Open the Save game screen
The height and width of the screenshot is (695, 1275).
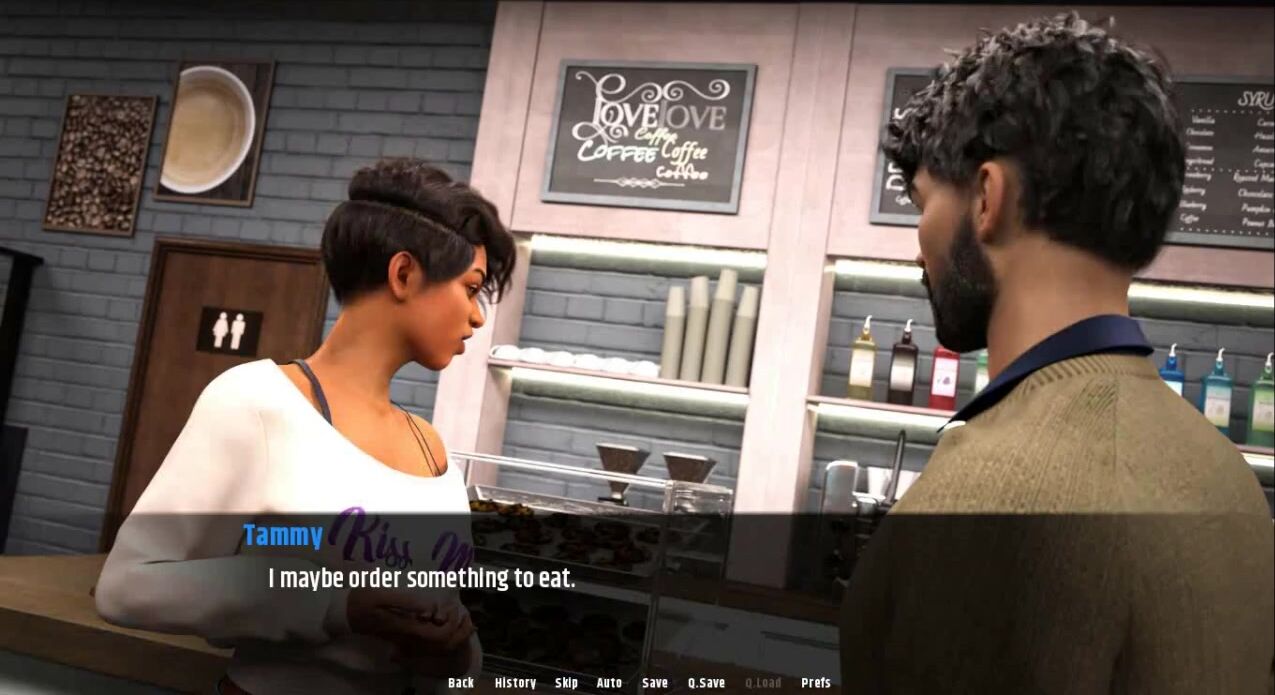(655, 683)
